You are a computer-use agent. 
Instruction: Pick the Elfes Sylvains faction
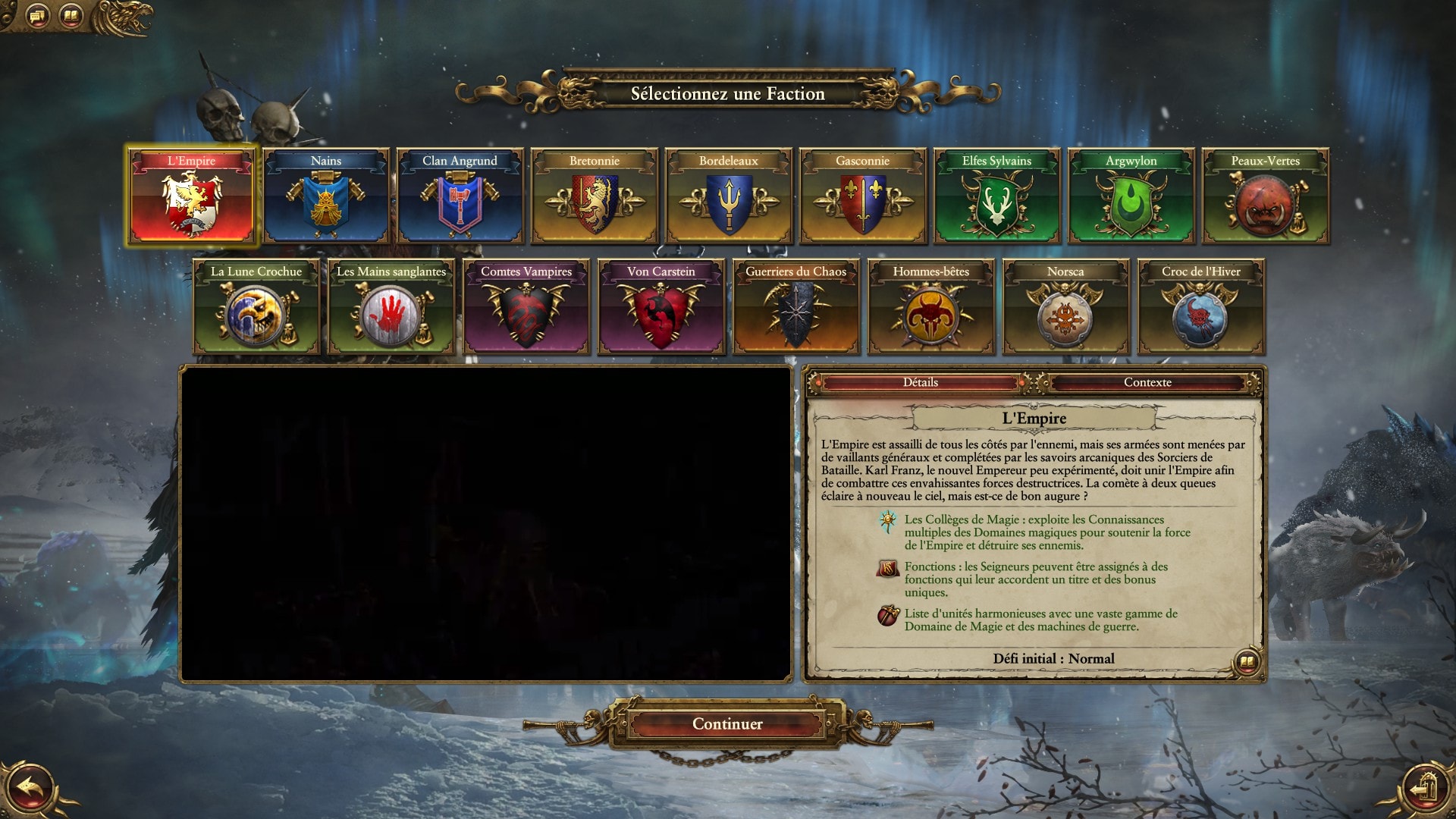pyautogui.click(x=997, y=197)
